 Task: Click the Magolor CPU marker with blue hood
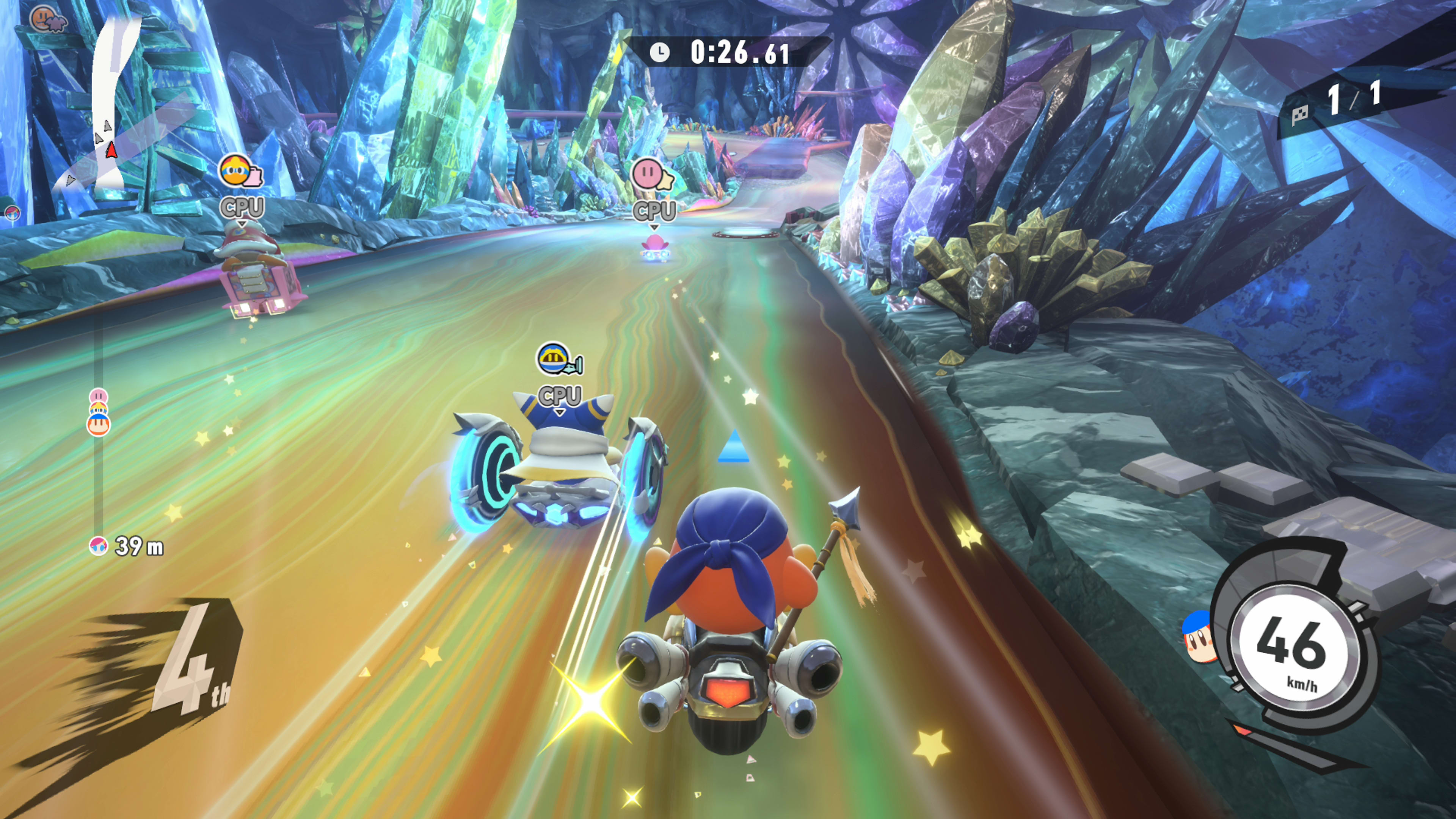(x=553, y=359)
